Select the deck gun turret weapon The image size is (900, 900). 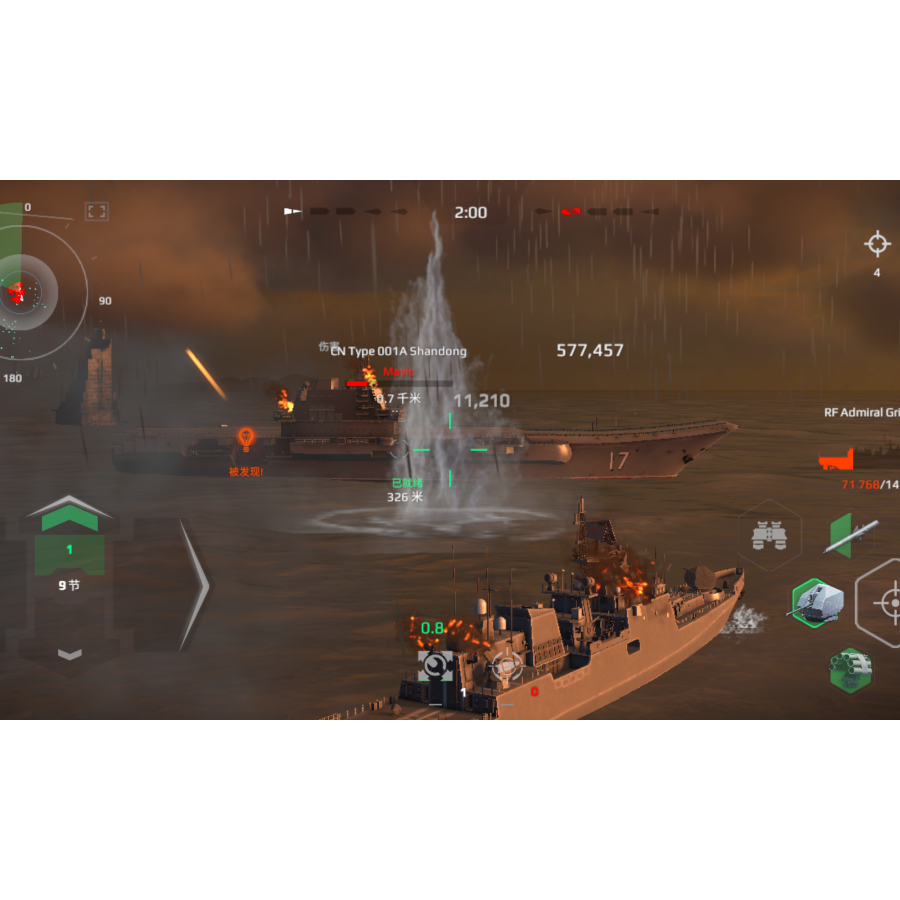pos(817,602)
